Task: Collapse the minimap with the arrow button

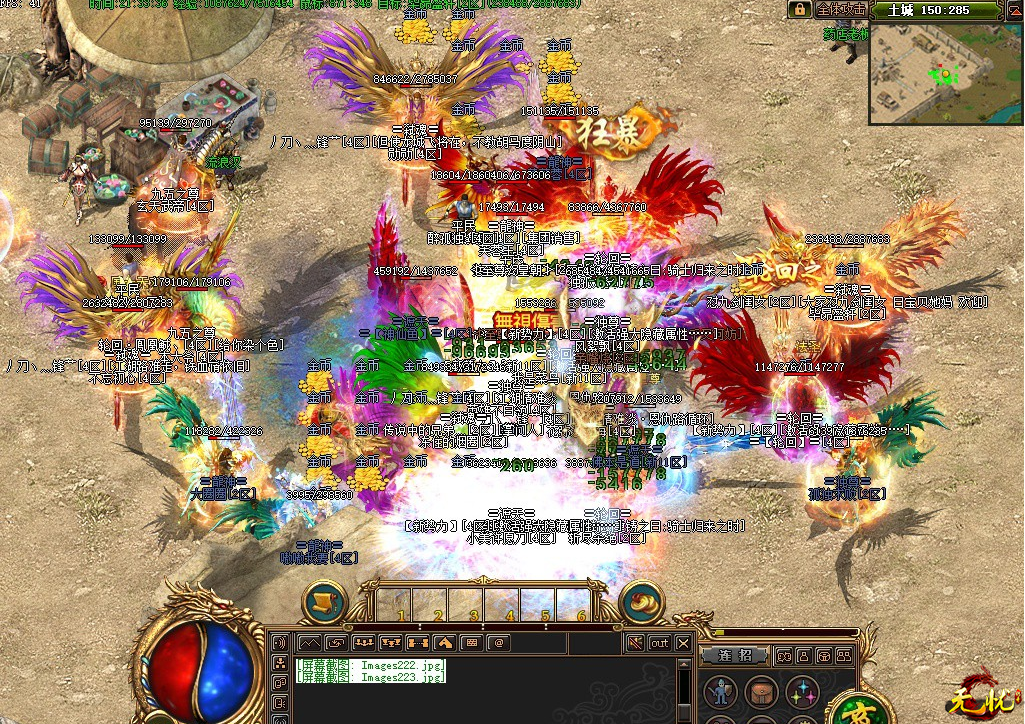Action: [1012, 10]
